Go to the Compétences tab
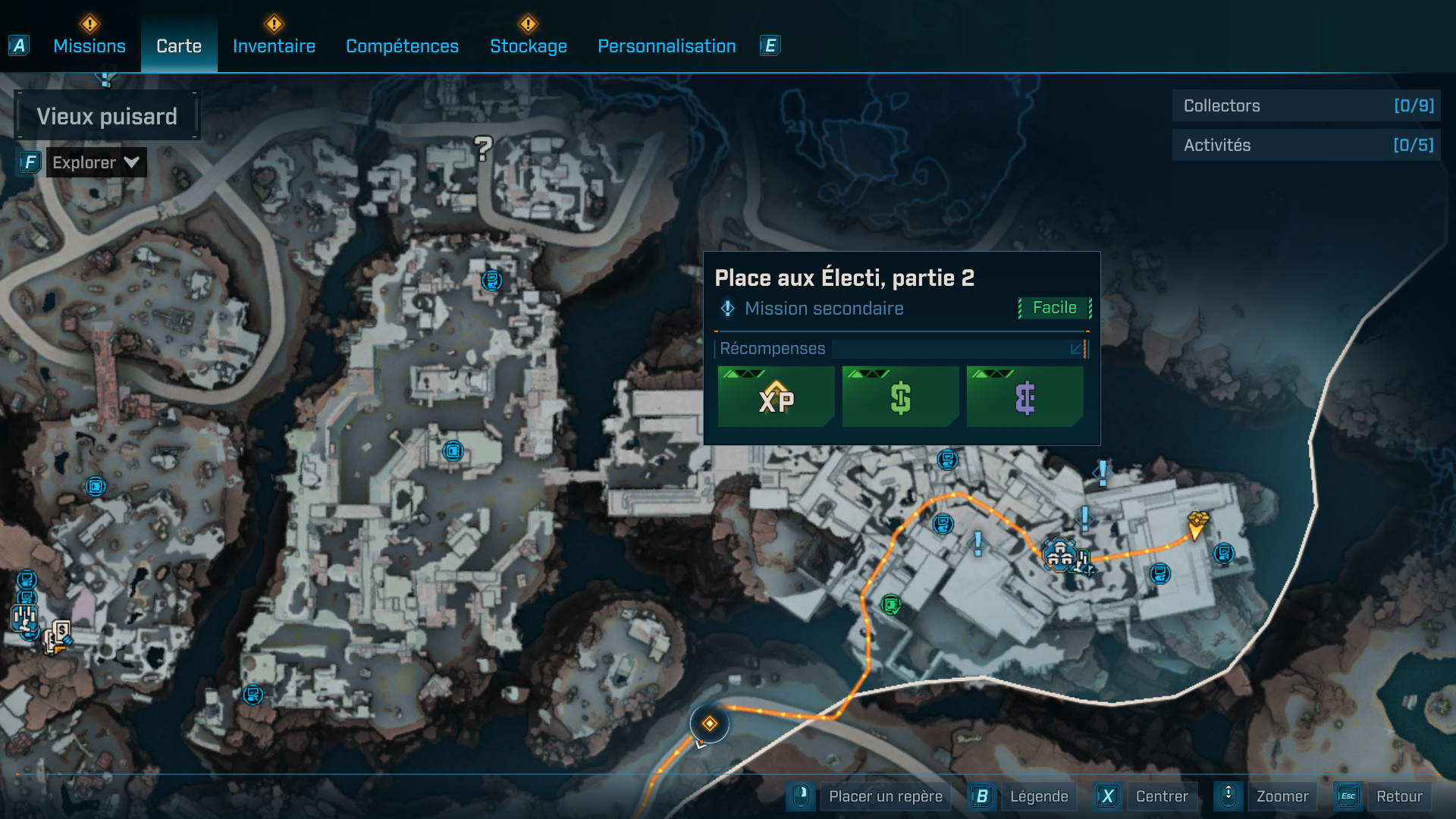1456x819 pixels. (x=402, y=46)
